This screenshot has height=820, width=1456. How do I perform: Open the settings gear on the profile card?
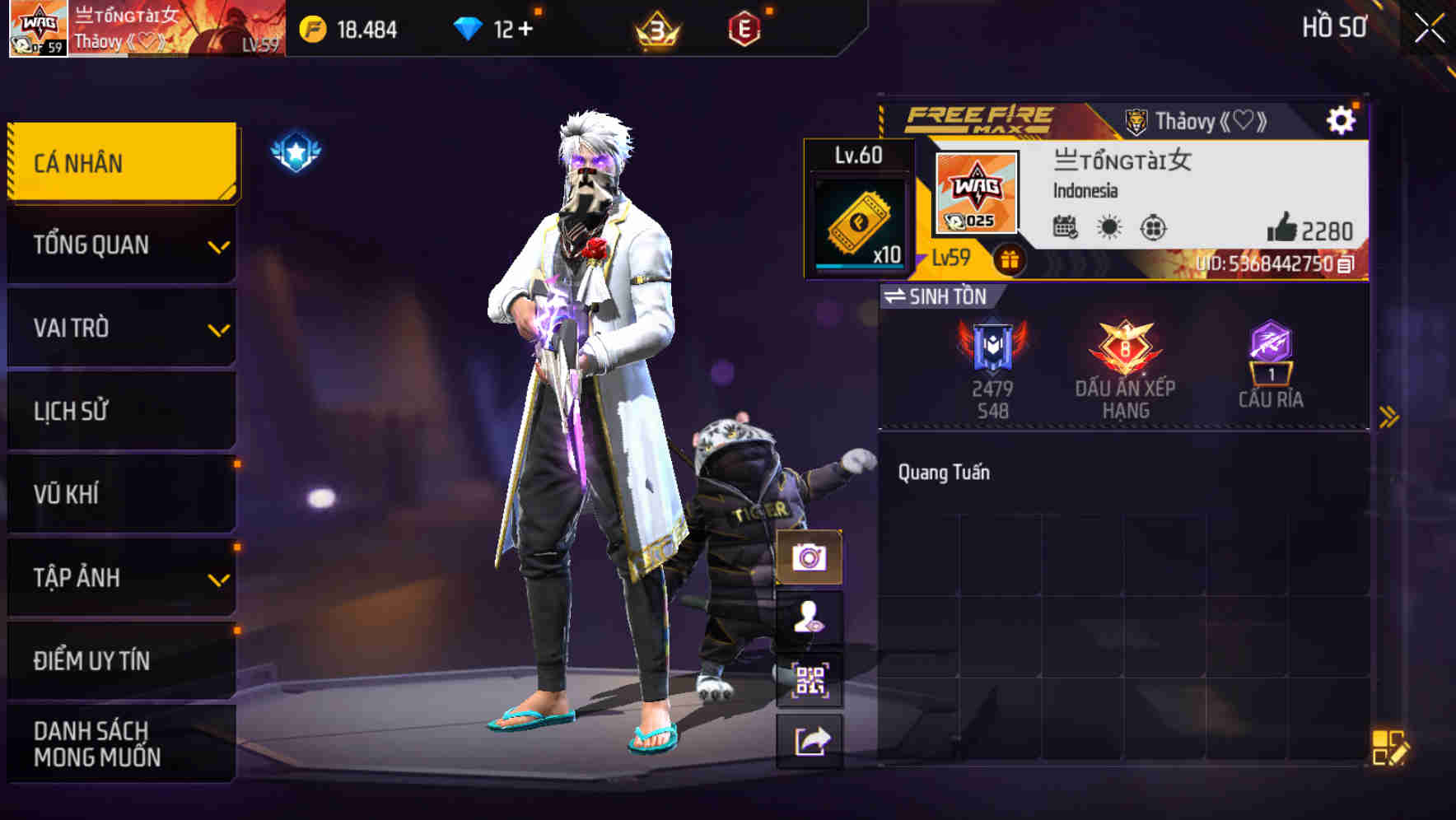point(1342,119)
